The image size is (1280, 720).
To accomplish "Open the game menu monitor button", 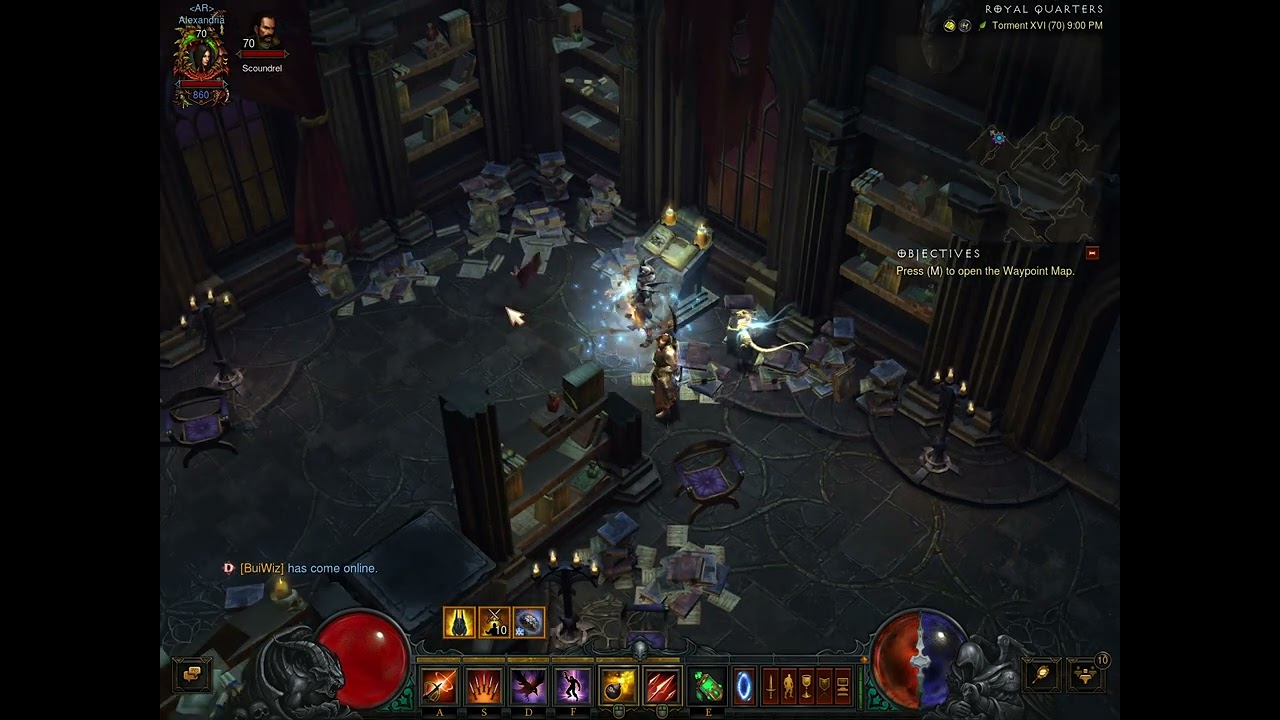I will coord(842,686).
